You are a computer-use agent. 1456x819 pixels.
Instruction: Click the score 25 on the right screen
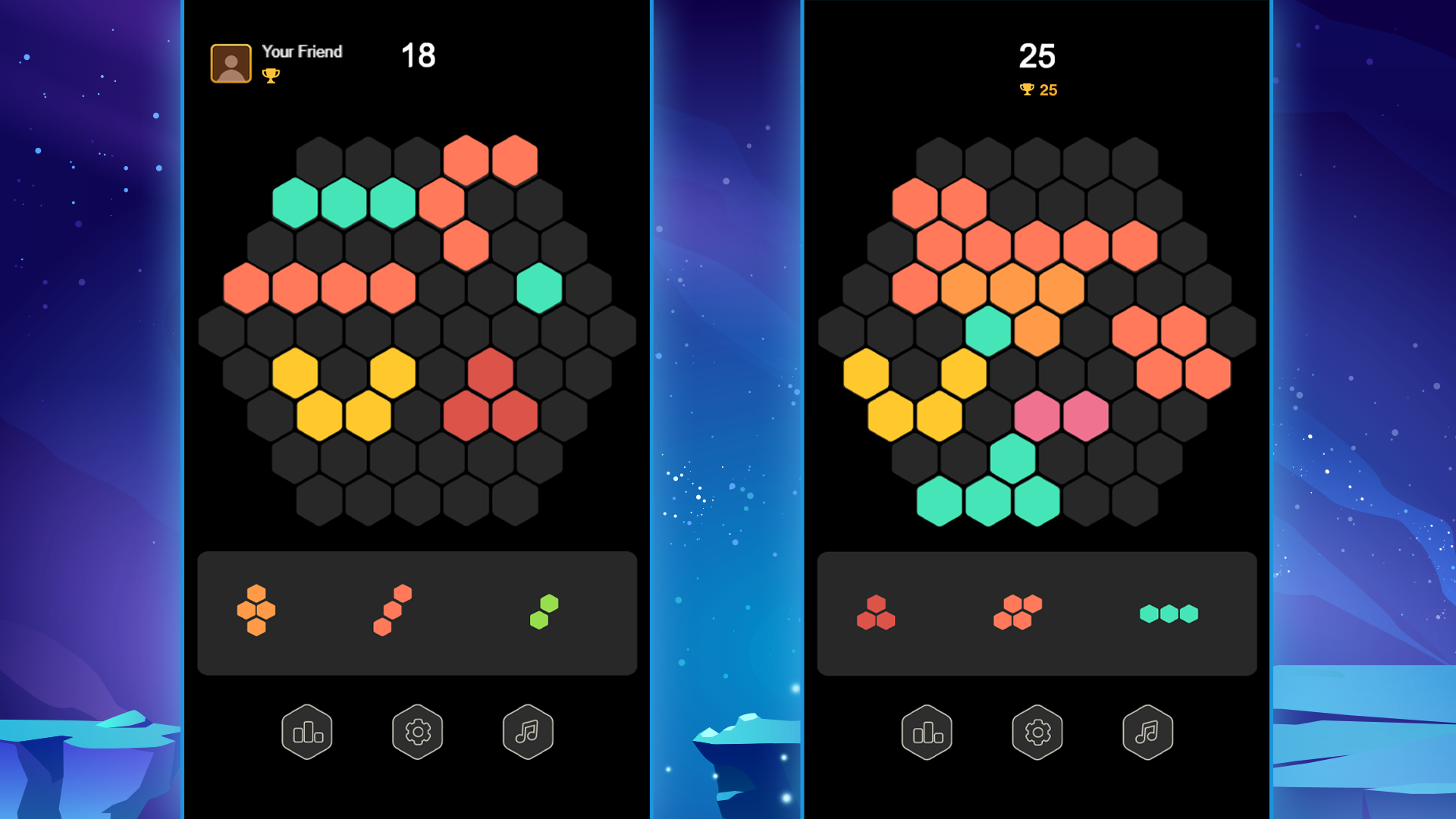click(x=1037, y=55)
